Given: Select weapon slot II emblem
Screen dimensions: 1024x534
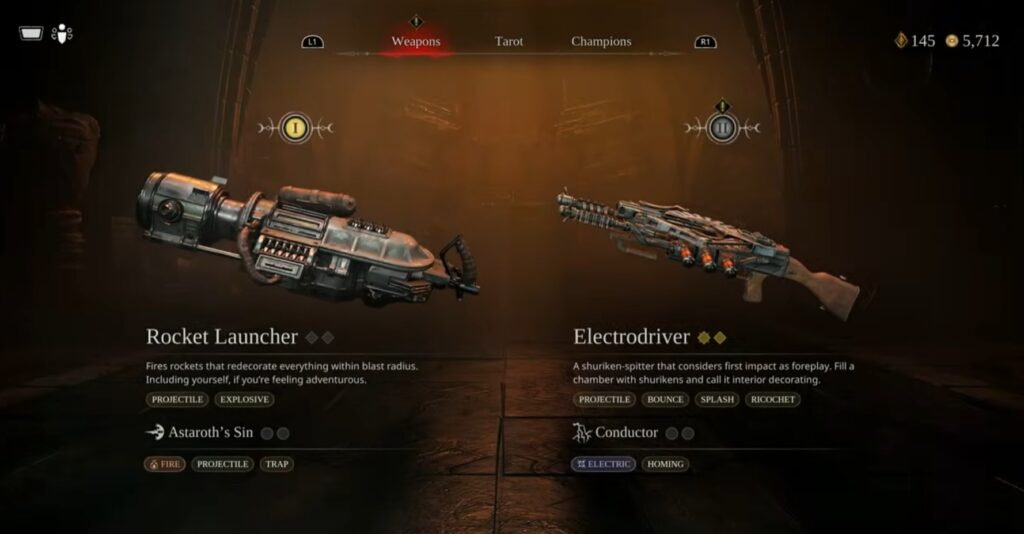Looking at the screenshot, I should coord(723,128).
